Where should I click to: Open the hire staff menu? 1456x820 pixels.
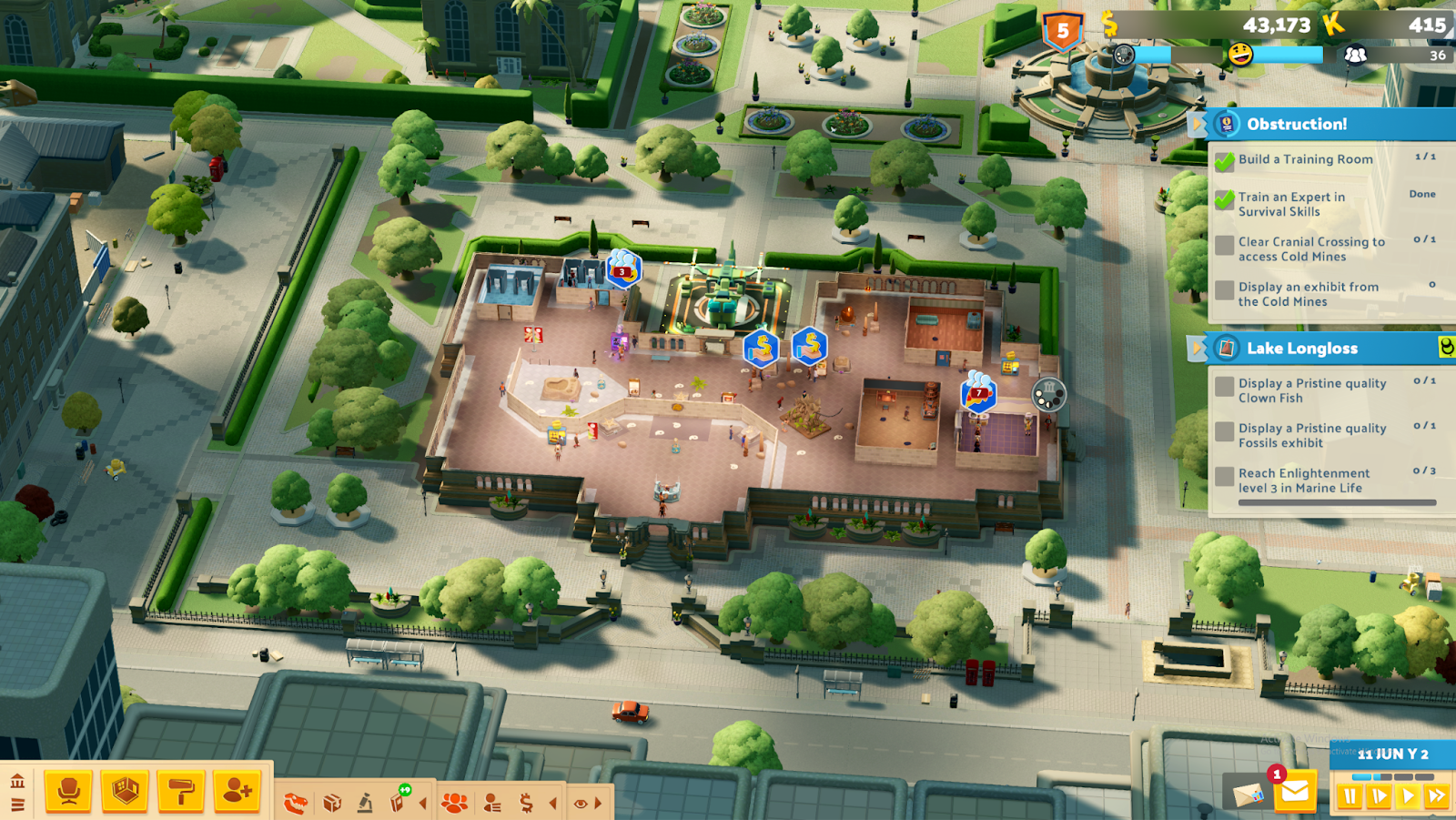237,791
